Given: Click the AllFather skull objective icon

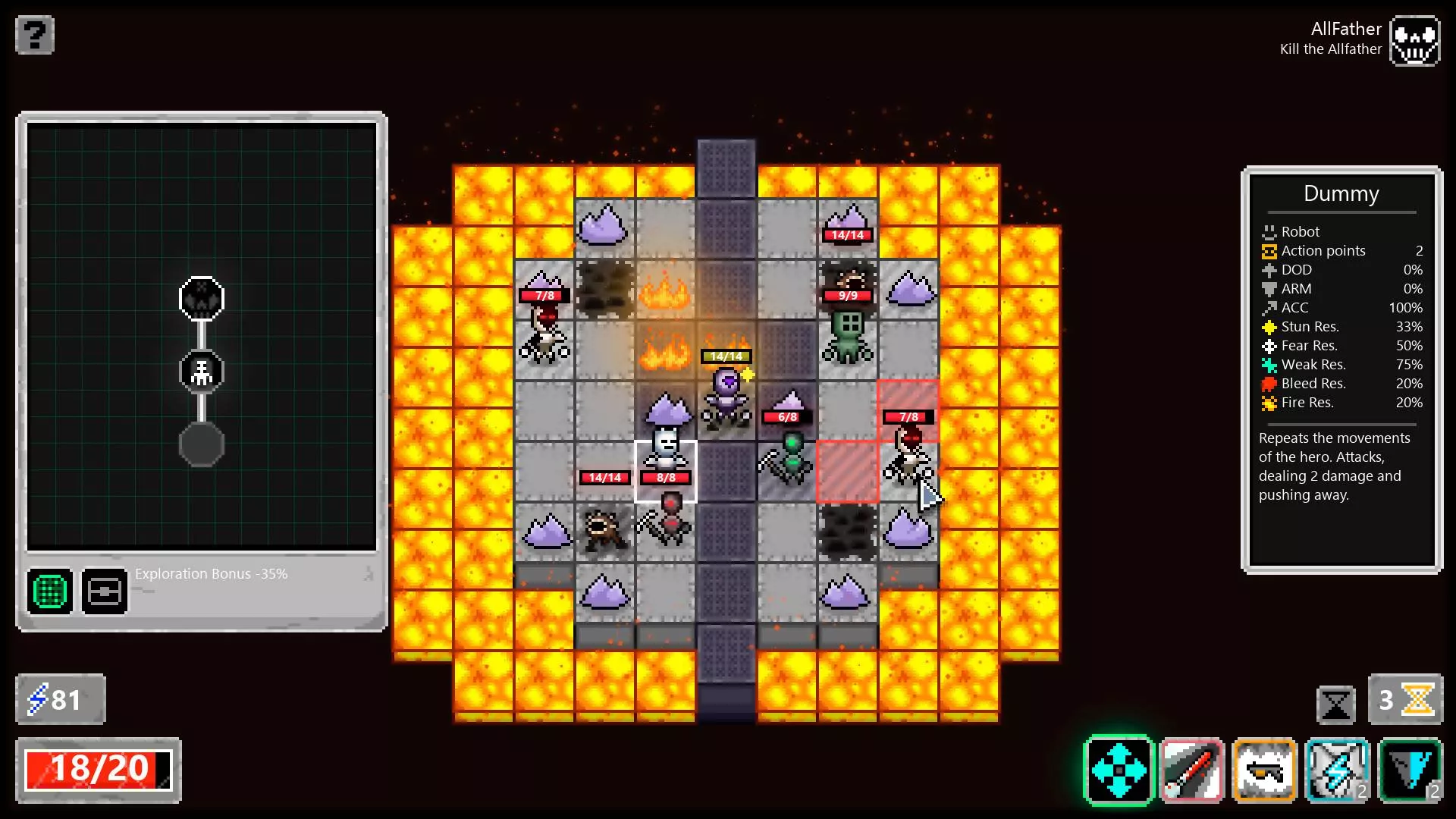Looking at the screenshot, I should (1414, 41).
